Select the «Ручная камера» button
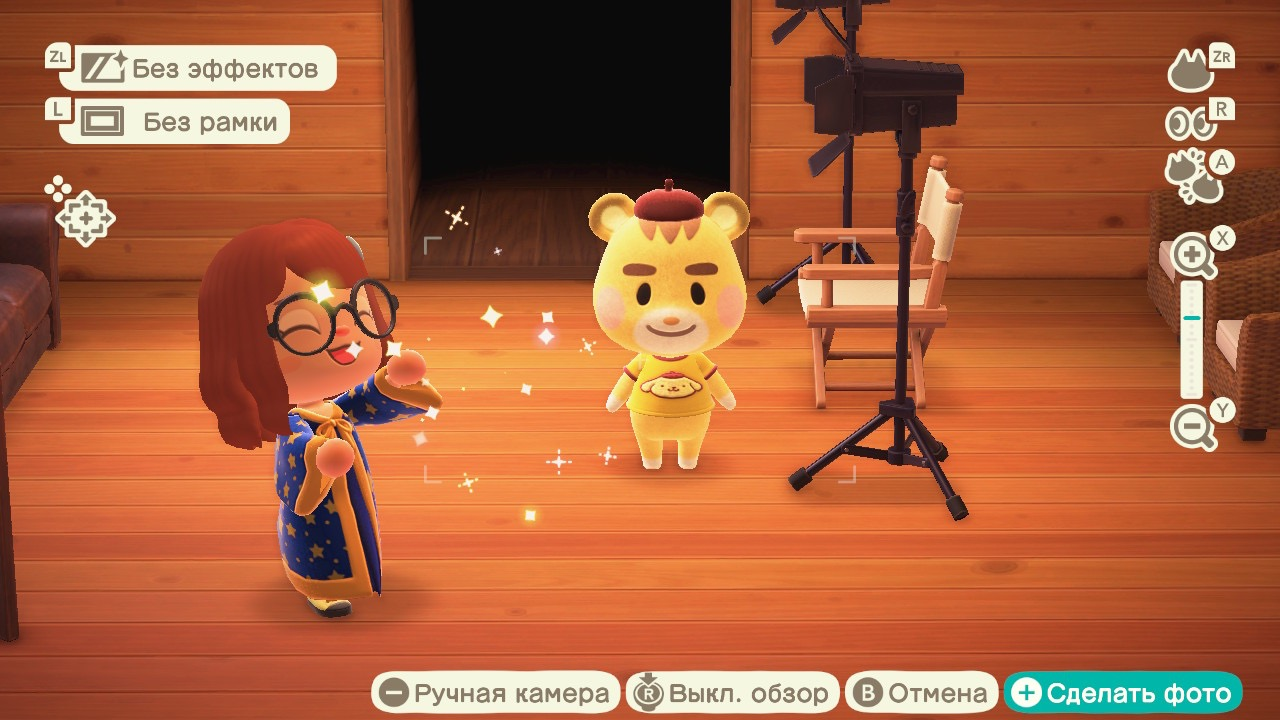 [x=496, y=693]
